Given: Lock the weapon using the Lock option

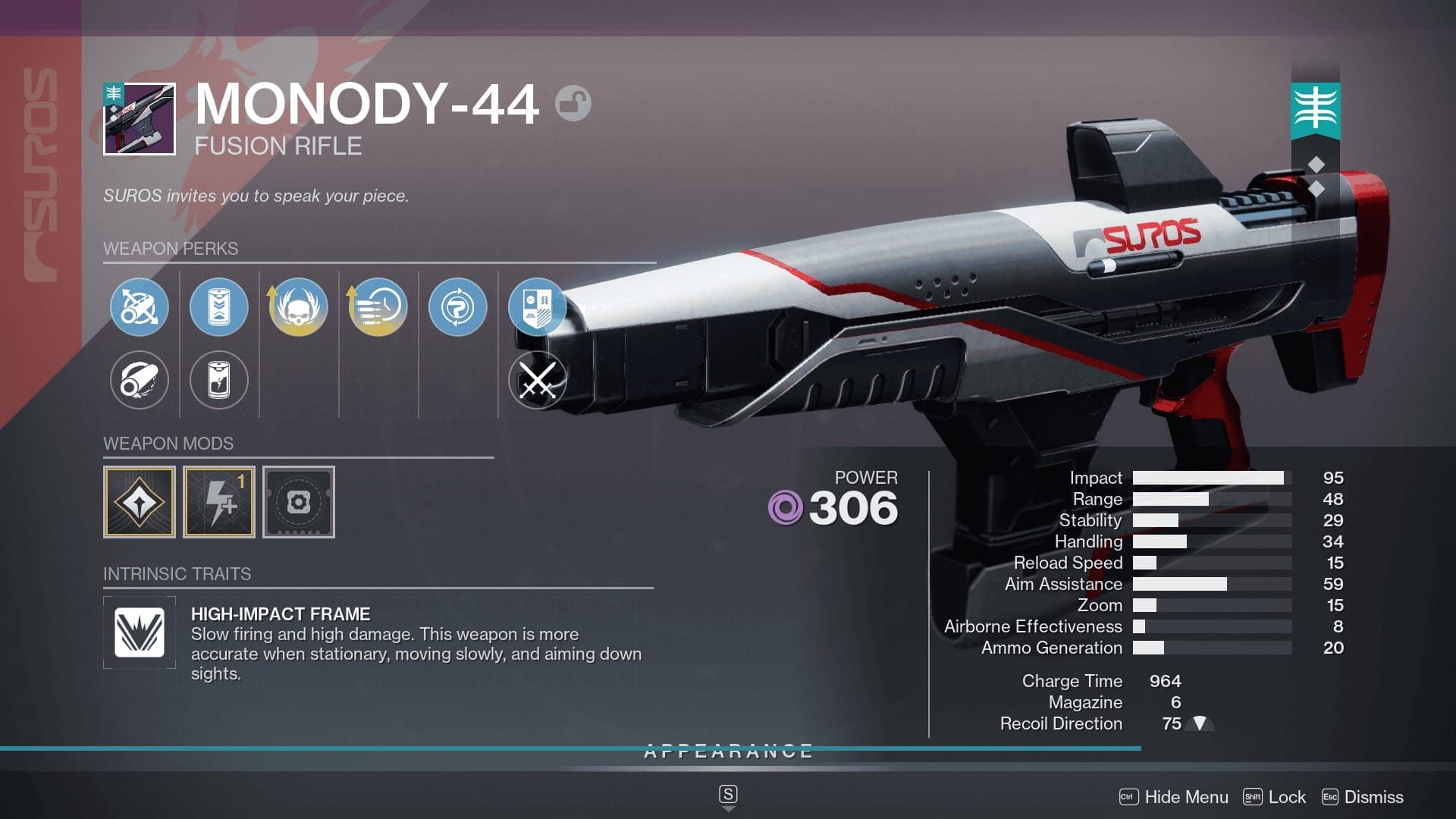Looking at the screenshot, I should pyautogui.click(x=1286, y=797).
